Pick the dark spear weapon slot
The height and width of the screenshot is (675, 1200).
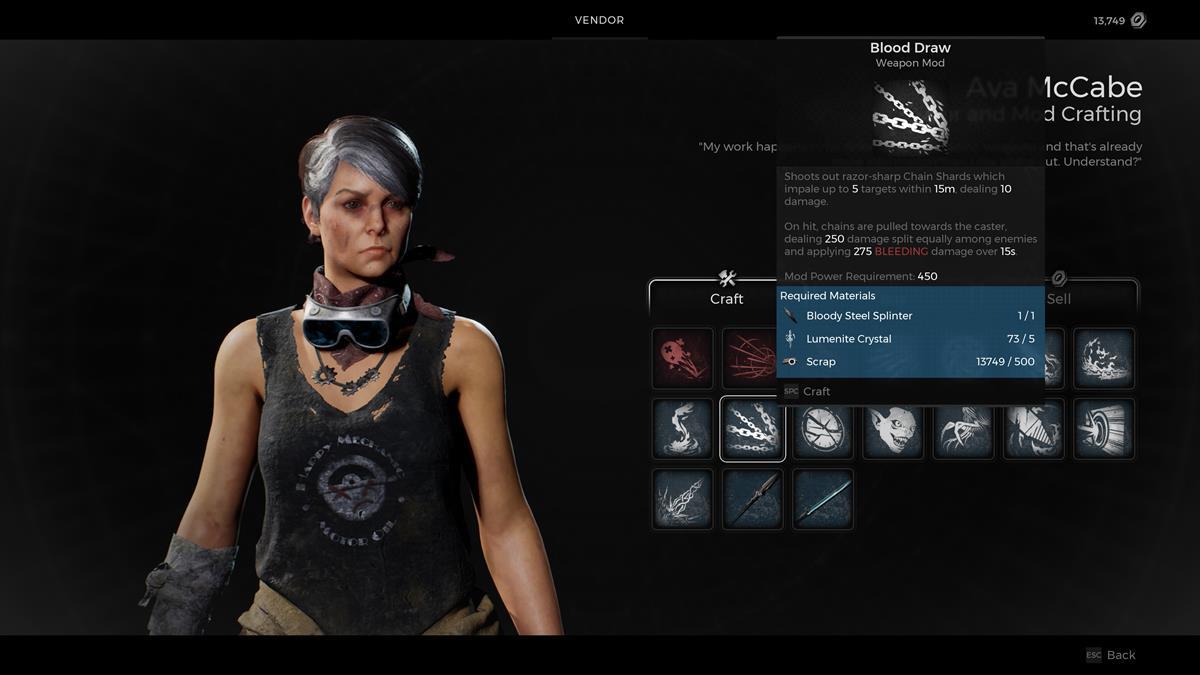click(x=752, y=499)
